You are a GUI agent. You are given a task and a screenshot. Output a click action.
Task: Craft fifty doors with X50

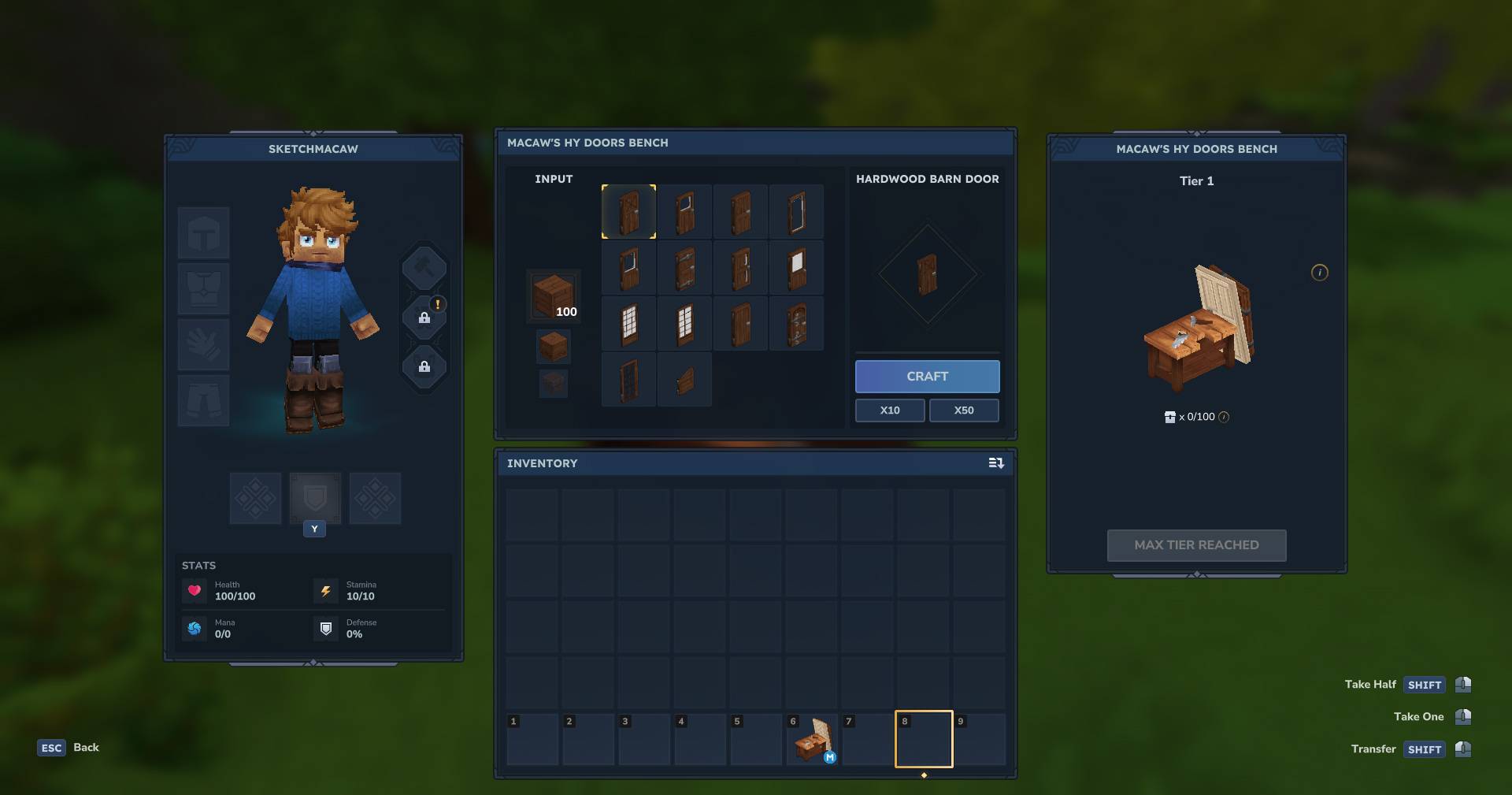click(964, 411)
